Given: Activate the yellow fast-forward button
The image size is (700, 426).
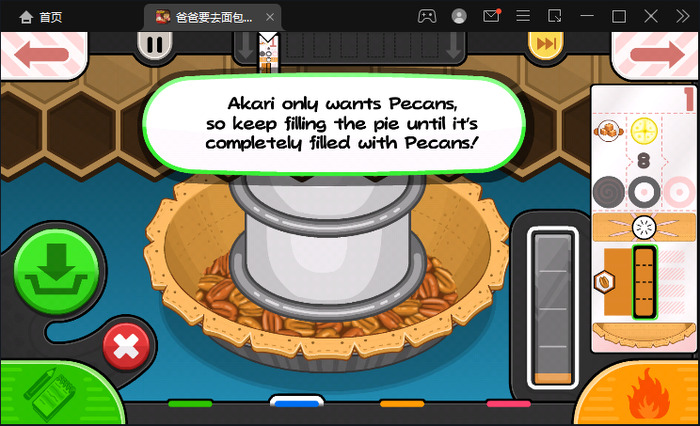Looking at the screenshot, I should 545,44.
